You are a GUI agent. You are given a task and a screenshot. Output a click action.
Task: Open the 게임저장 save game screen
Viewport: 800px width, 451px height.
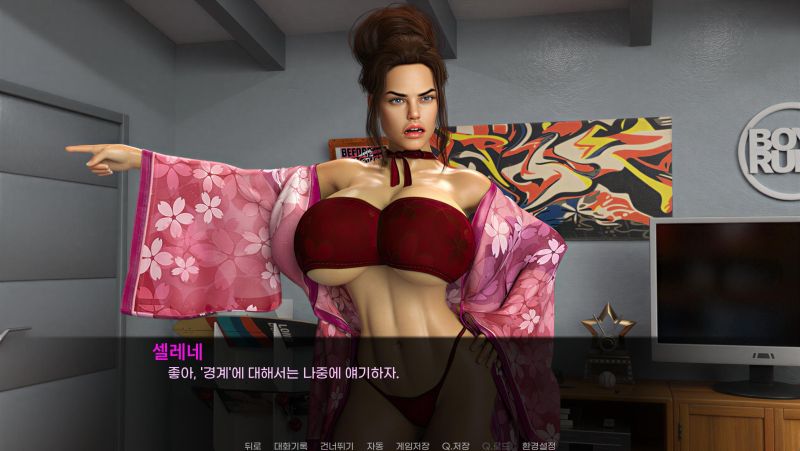coord(412,445)
